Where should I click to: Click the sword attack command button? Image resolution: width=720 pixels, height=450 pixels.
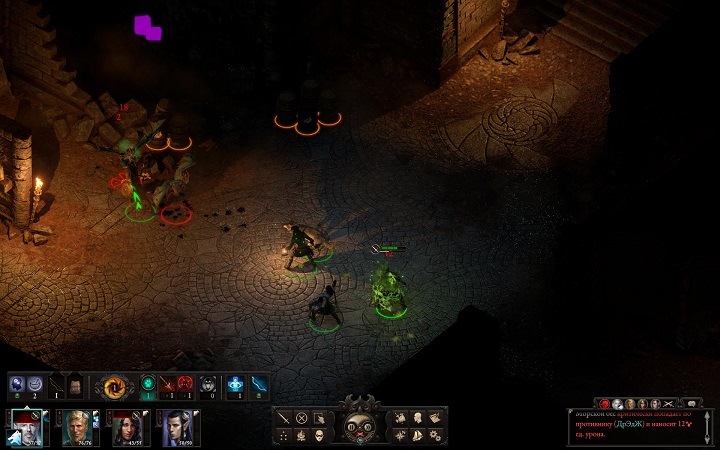click(284, 417)
